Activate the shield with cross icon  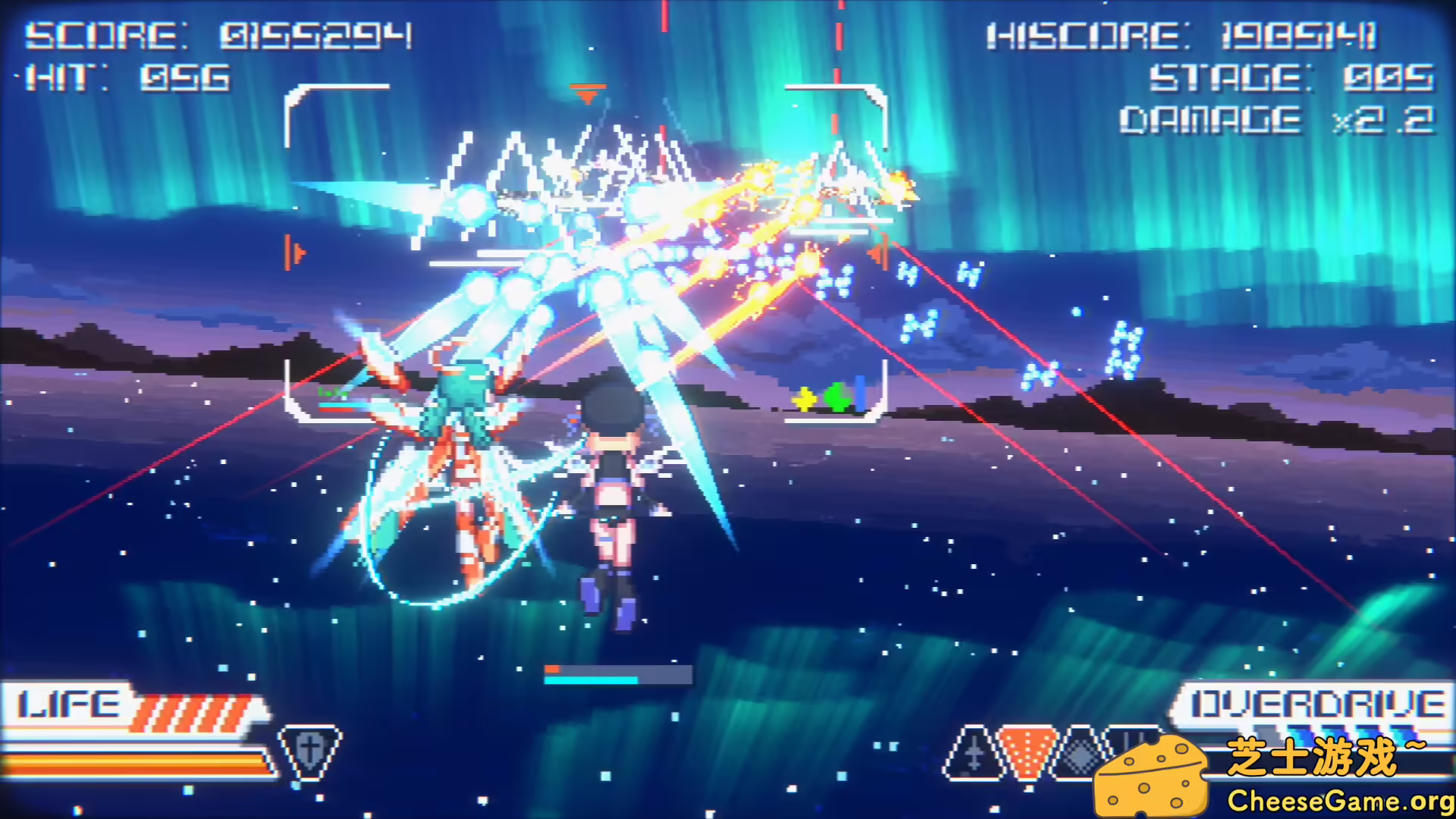309,751
